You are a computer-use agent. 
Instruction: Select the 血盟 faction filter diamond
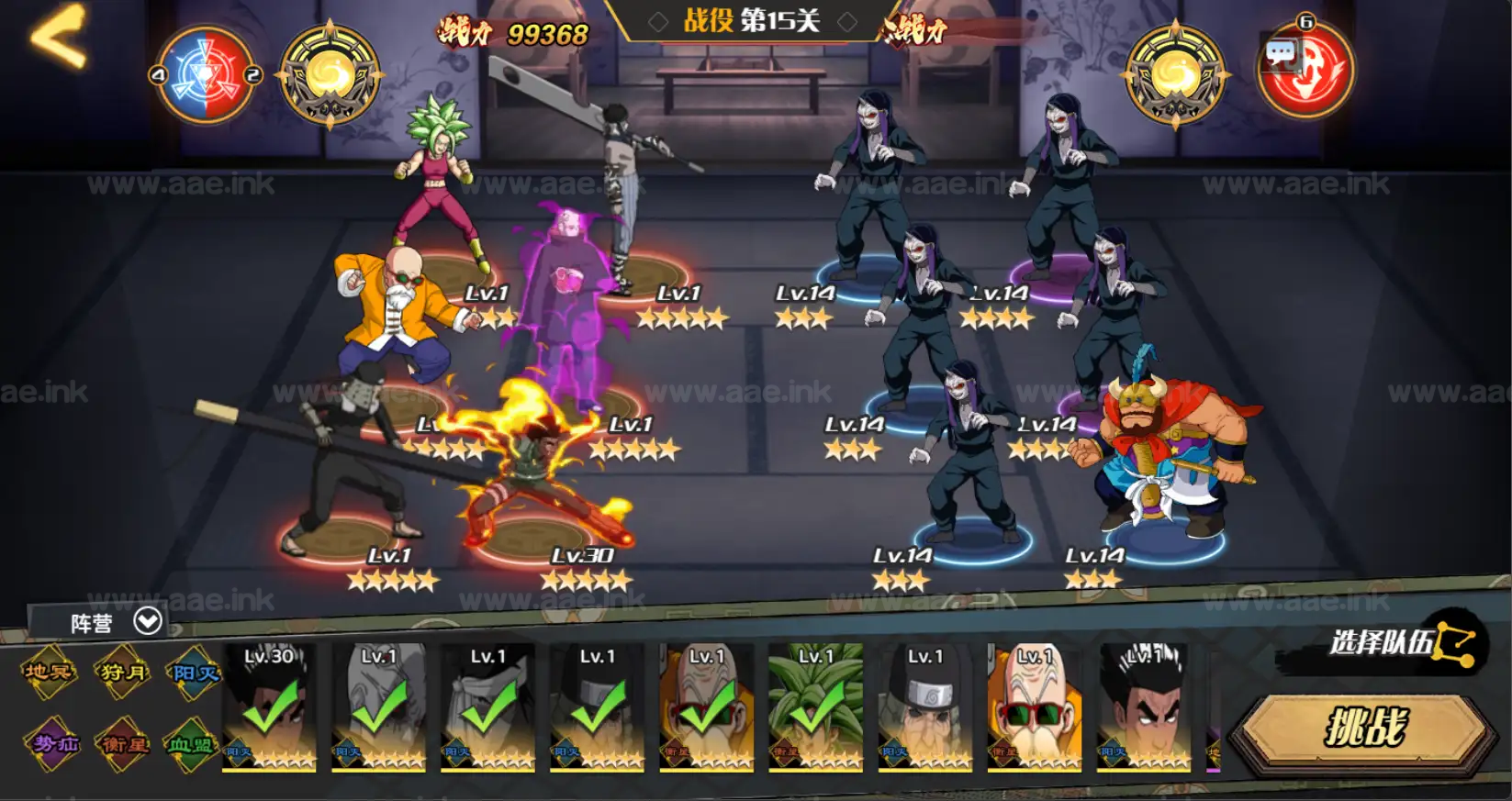(x=191, y=745)
